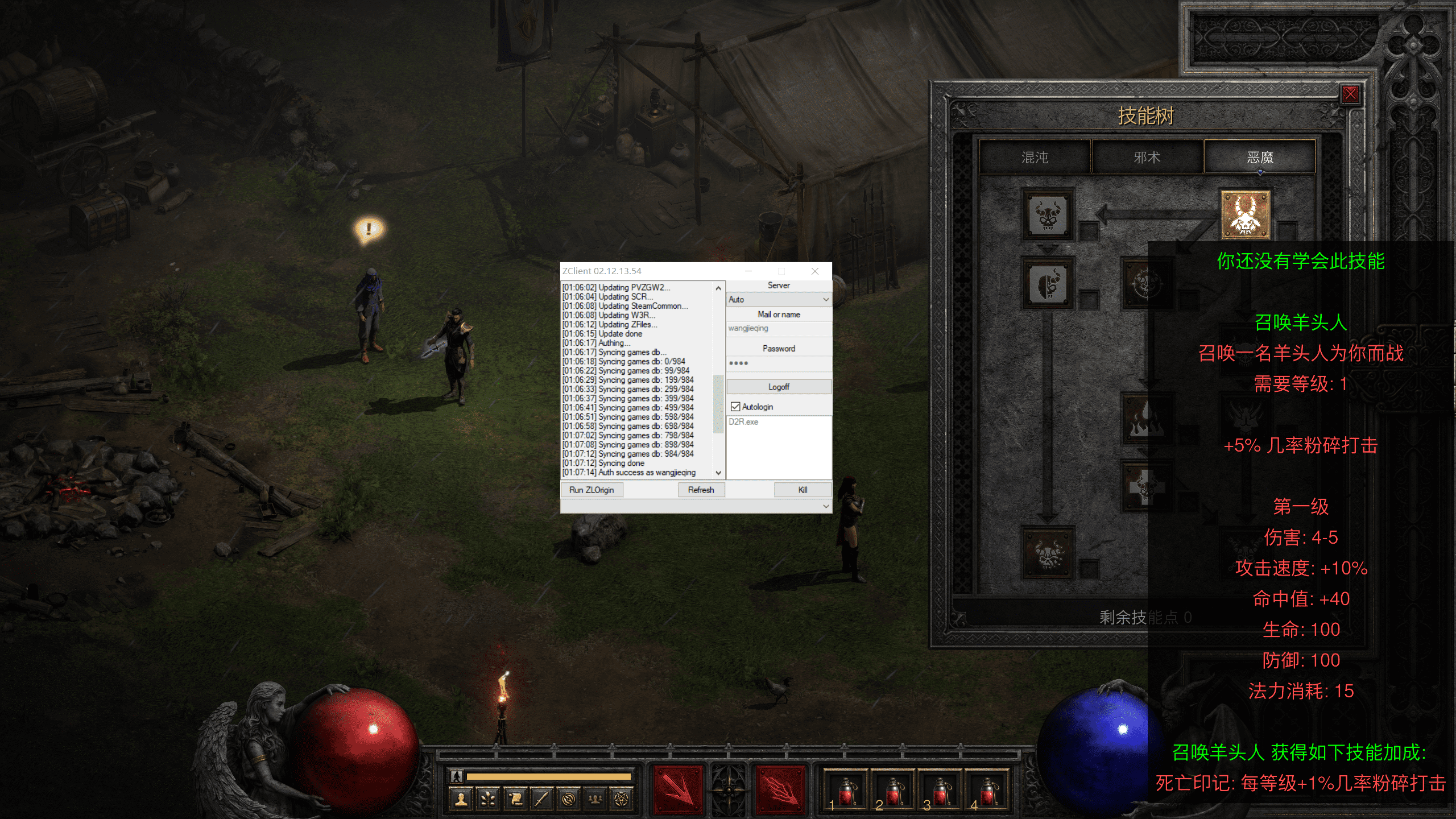Open the party members icon
The image size is (1456, 819).
click(595, 799)
